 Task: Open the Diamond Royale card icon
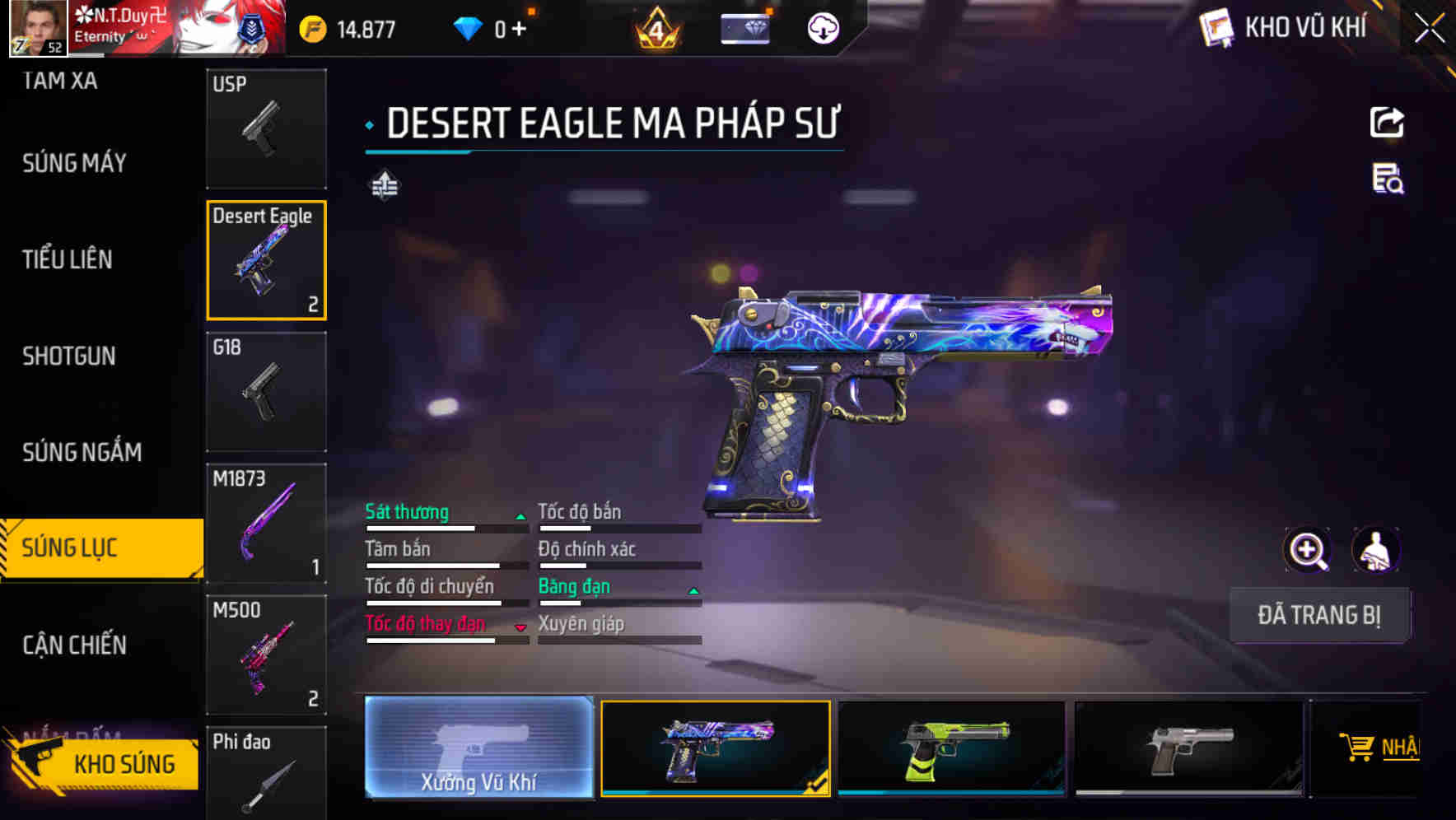(745, 27)
